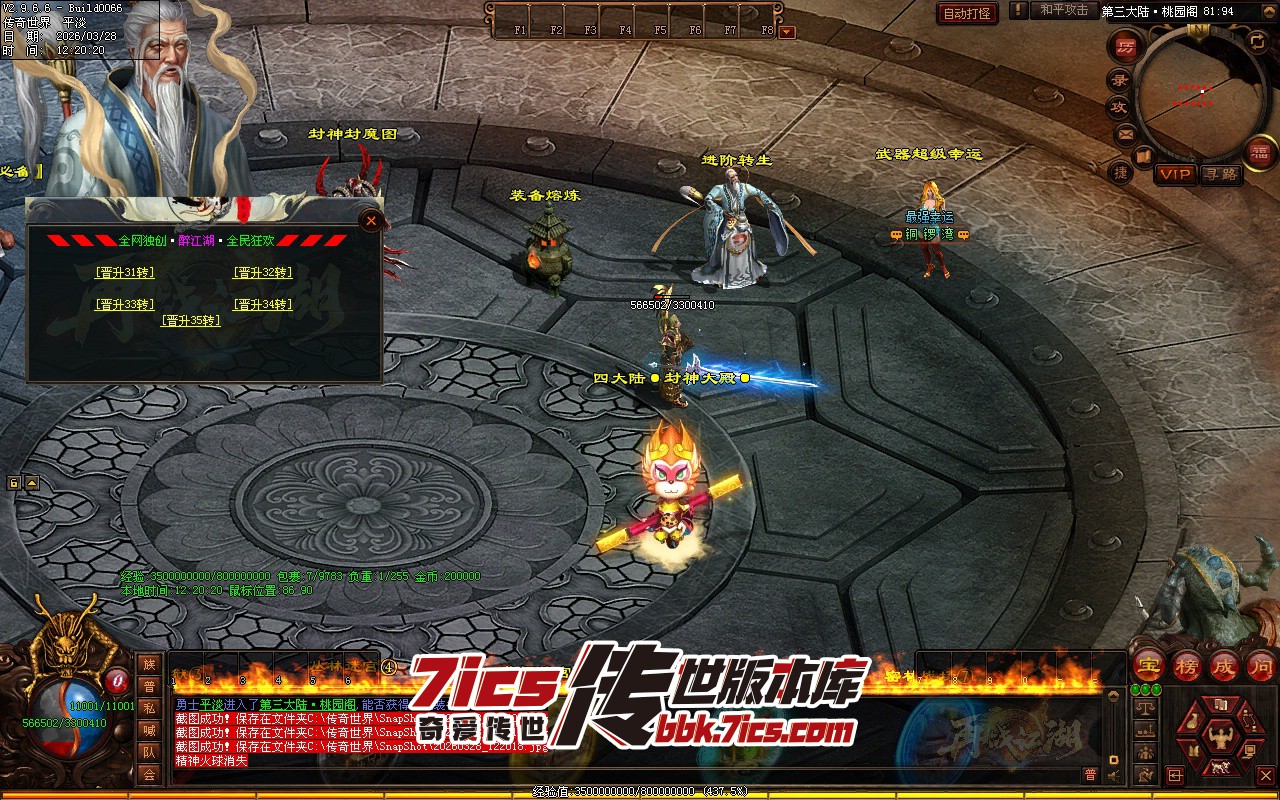Select the 晋升32转 promotion link

263,273
